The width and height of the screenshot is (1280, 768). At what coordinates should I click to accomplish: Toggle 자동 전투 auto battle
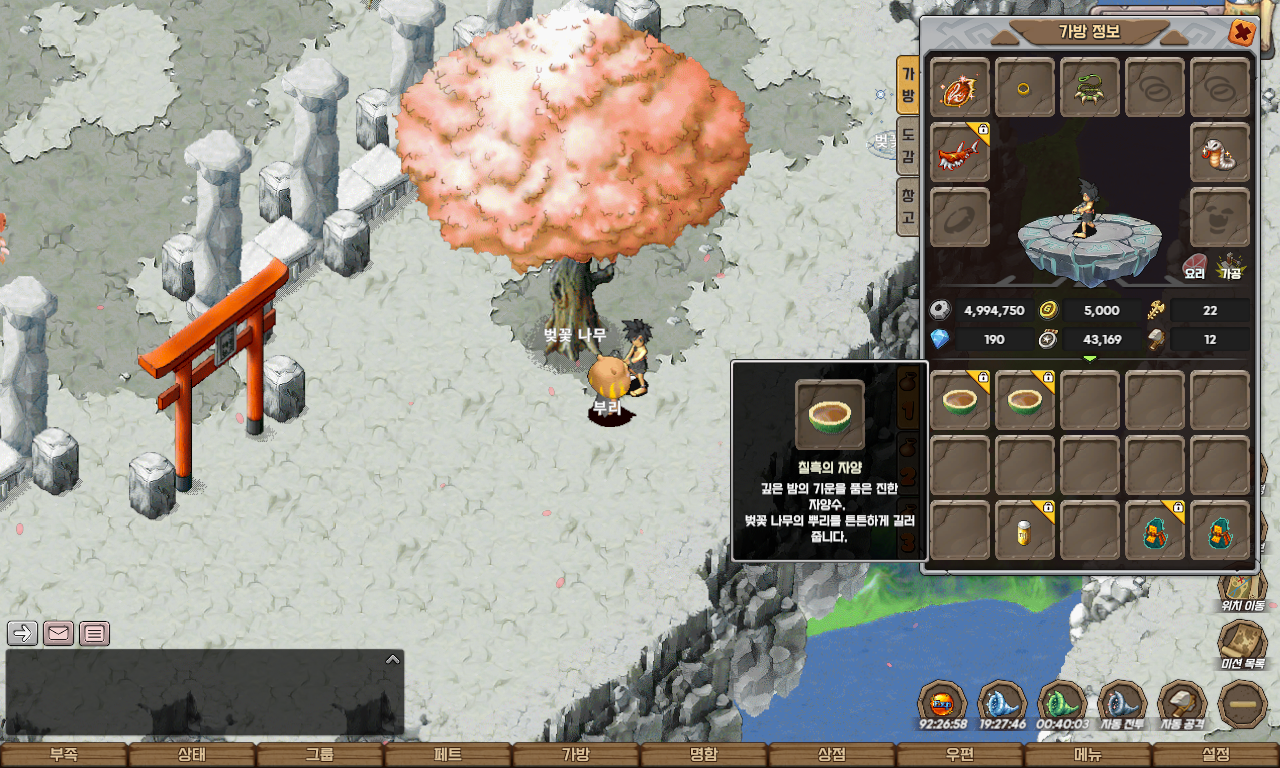[1122, 705]
